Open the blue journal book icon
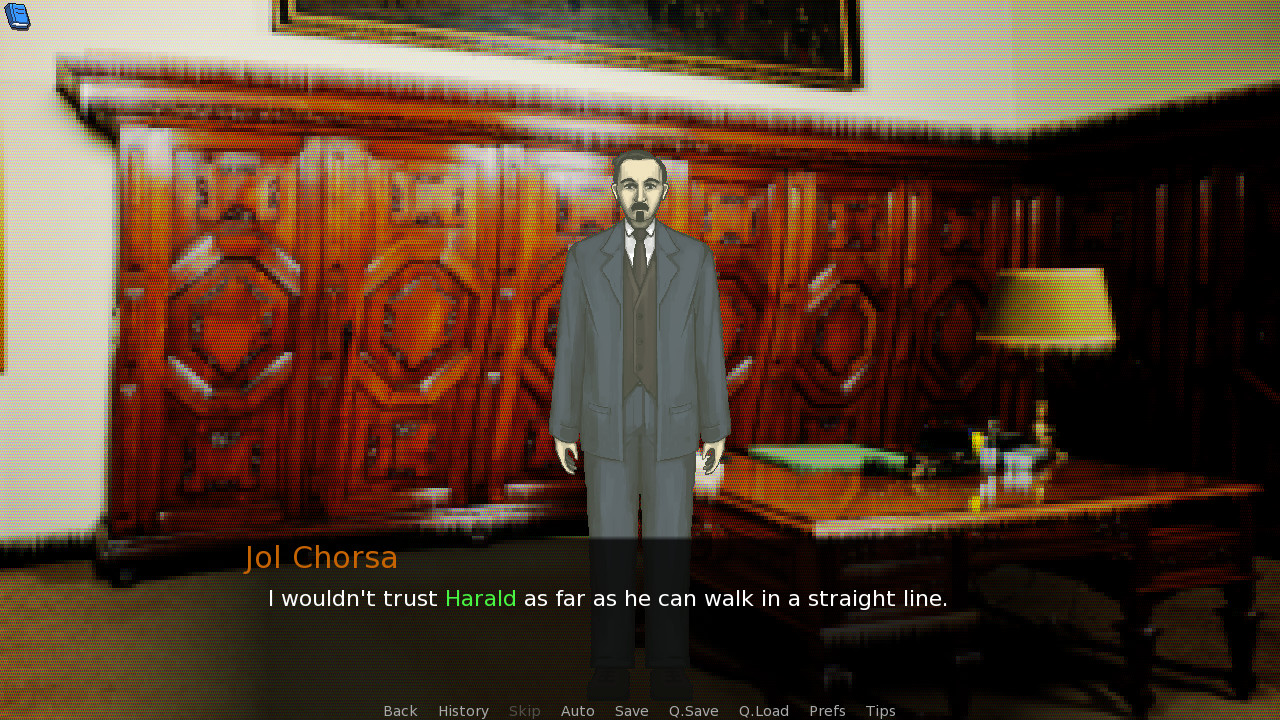 18,16
